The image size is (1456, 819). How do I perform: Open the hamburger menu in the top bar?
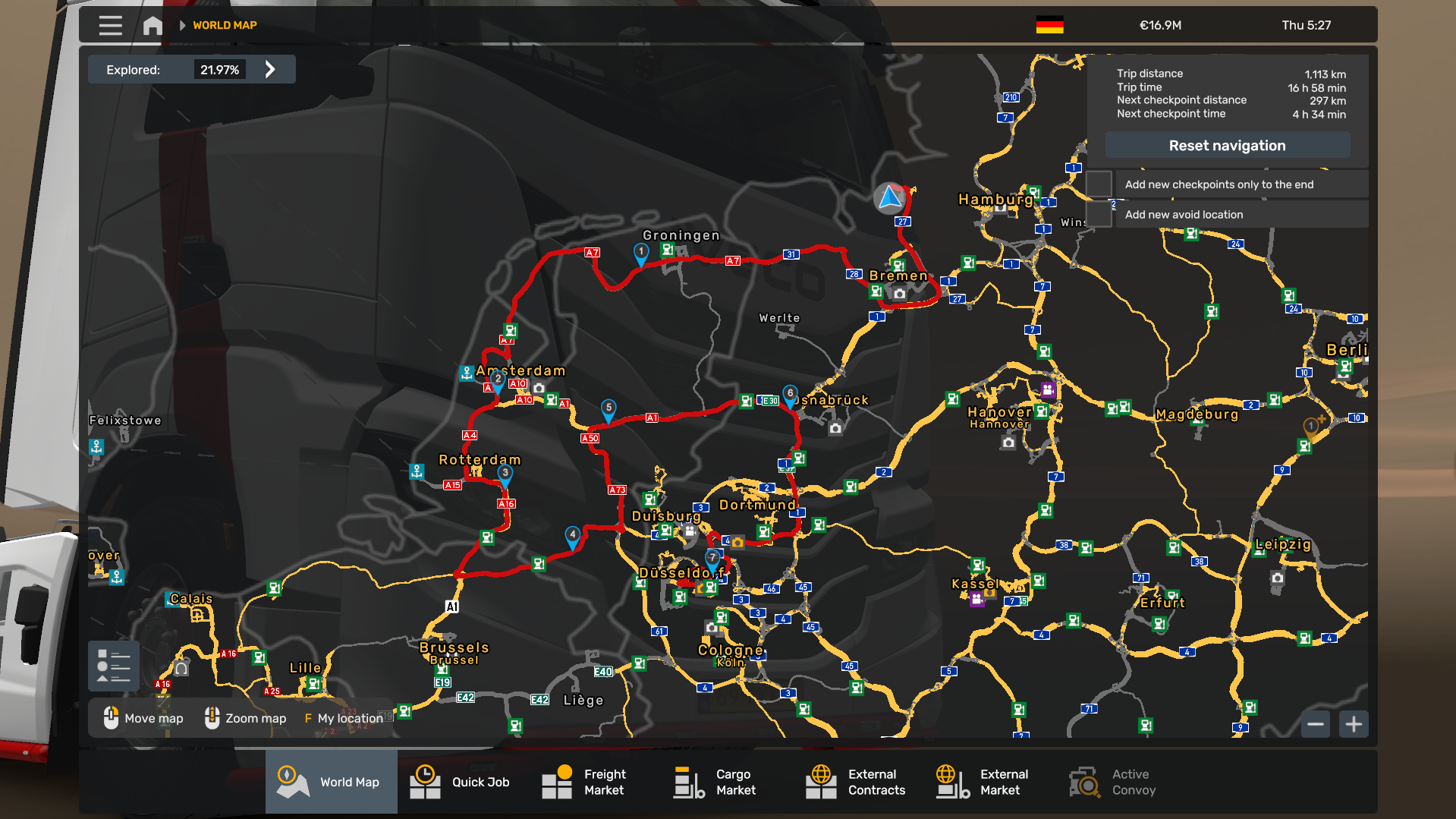click(x=110, y=25)
